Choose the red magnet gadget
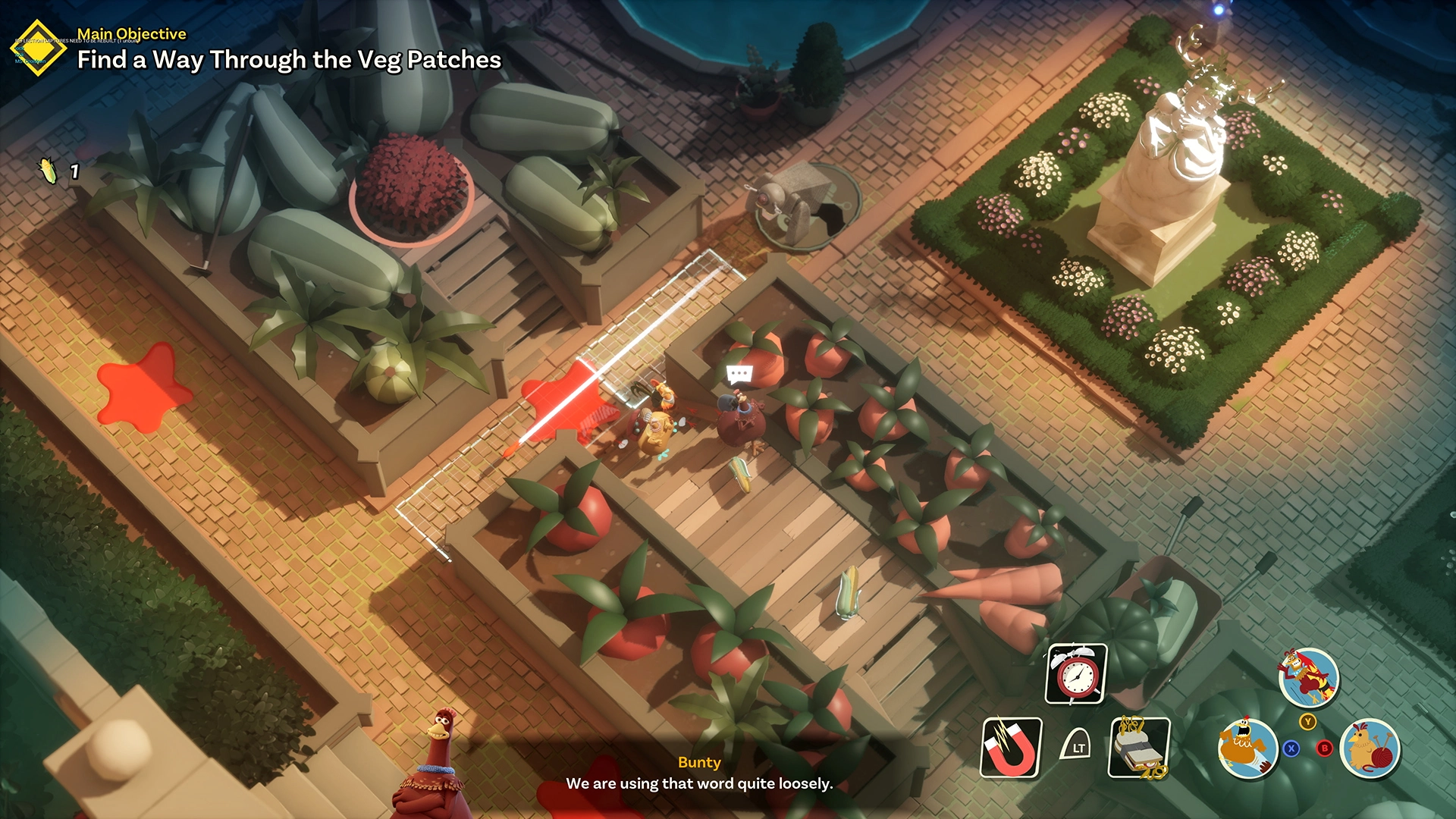The image size is (1456, 819). 1011,748
